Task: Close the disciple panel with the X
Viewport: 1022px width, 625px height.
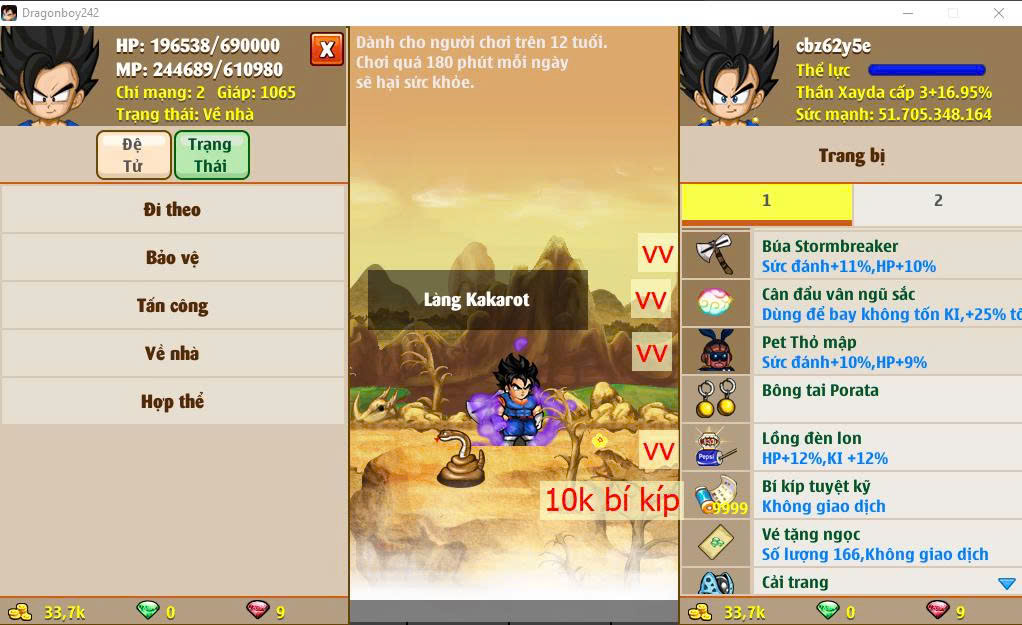Action: (x=326, y=49)
